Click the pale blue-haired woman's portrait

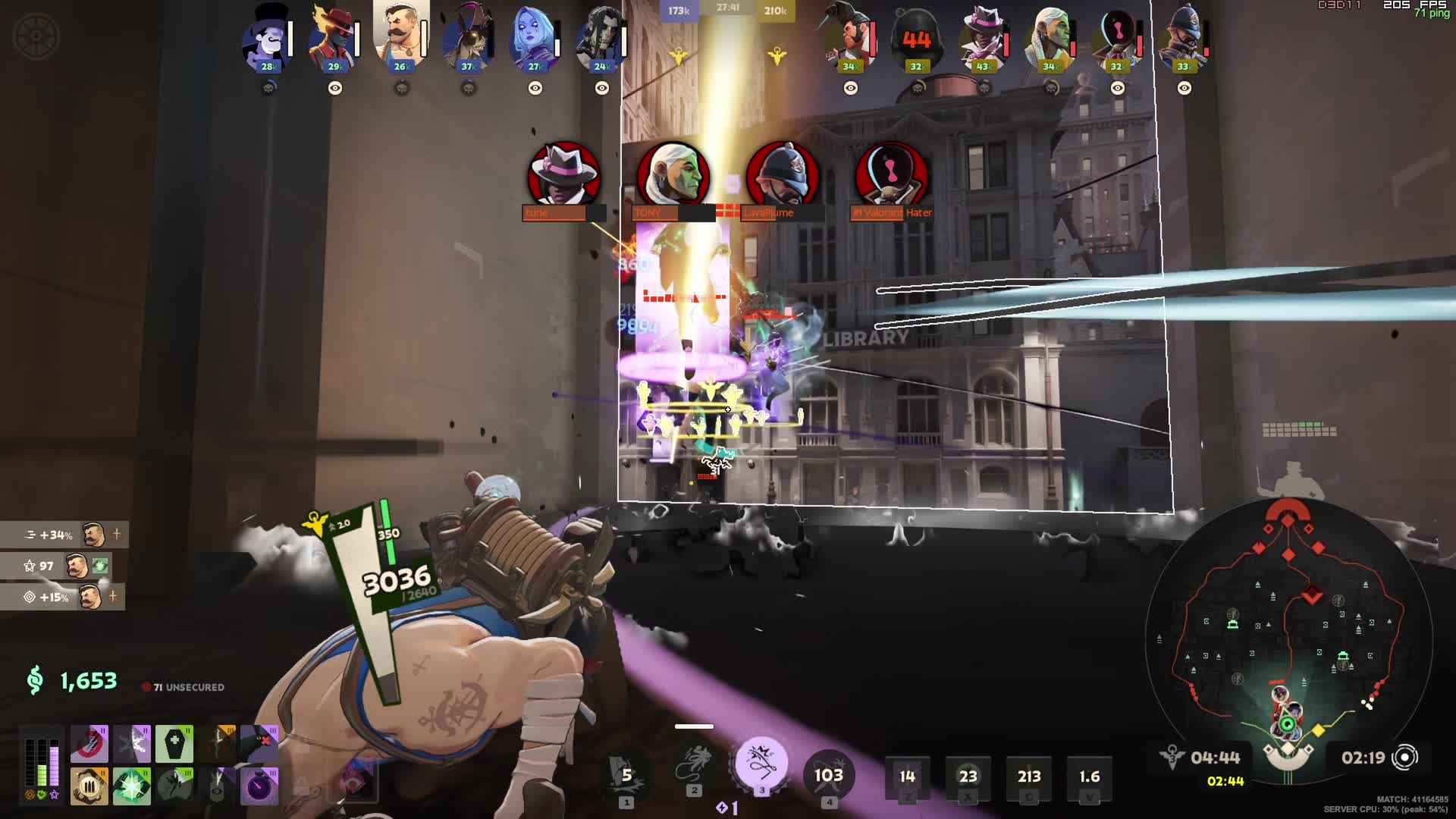(x=534, y=39)
